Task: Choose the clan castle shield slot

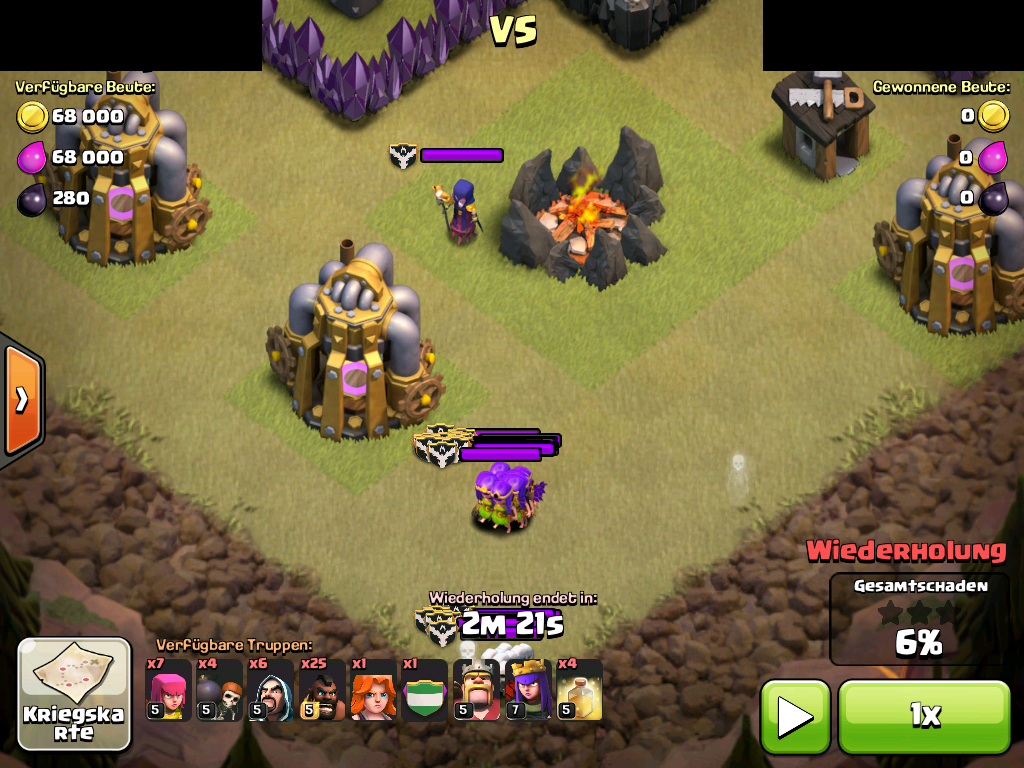Action: pos(424,690)
